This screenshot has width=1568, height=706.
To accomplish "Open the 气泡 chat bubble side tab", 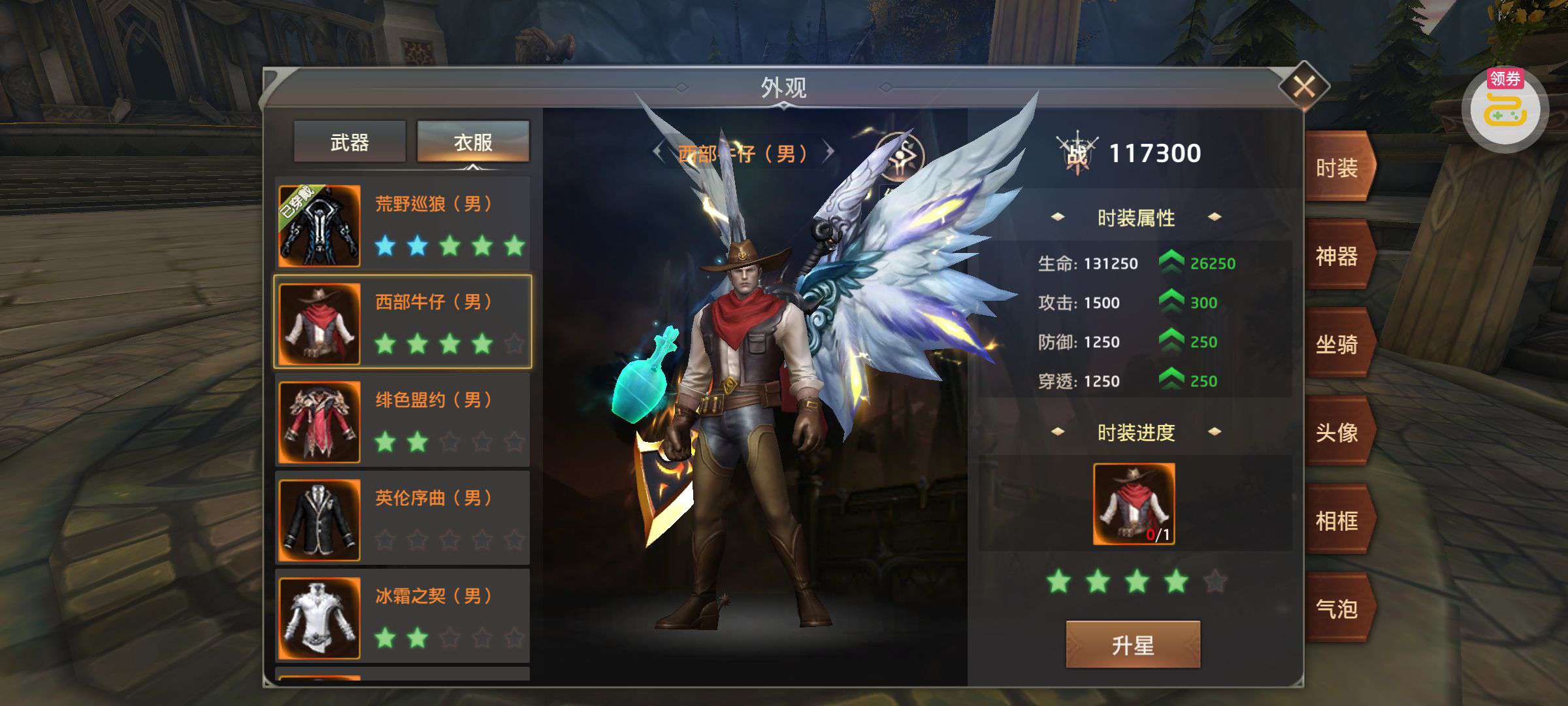I will tap(1338, 609).
